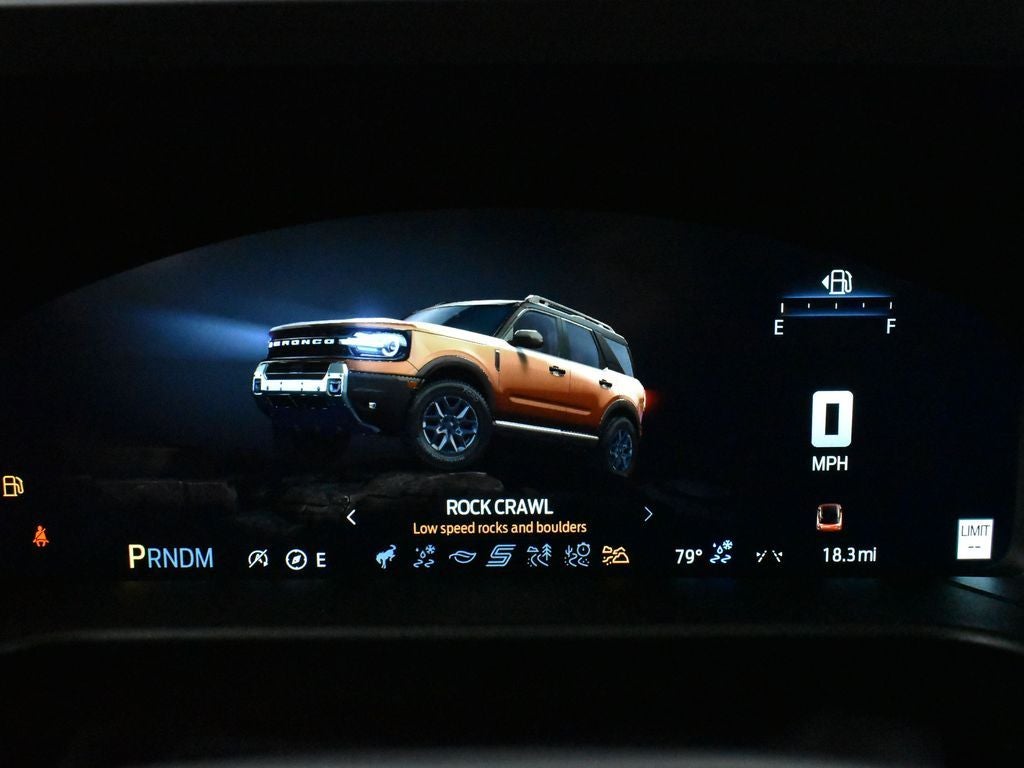Screen dimensions: 1024x768
Task: Select the bucking horse Normal mode icon
Action: point(386,556)
